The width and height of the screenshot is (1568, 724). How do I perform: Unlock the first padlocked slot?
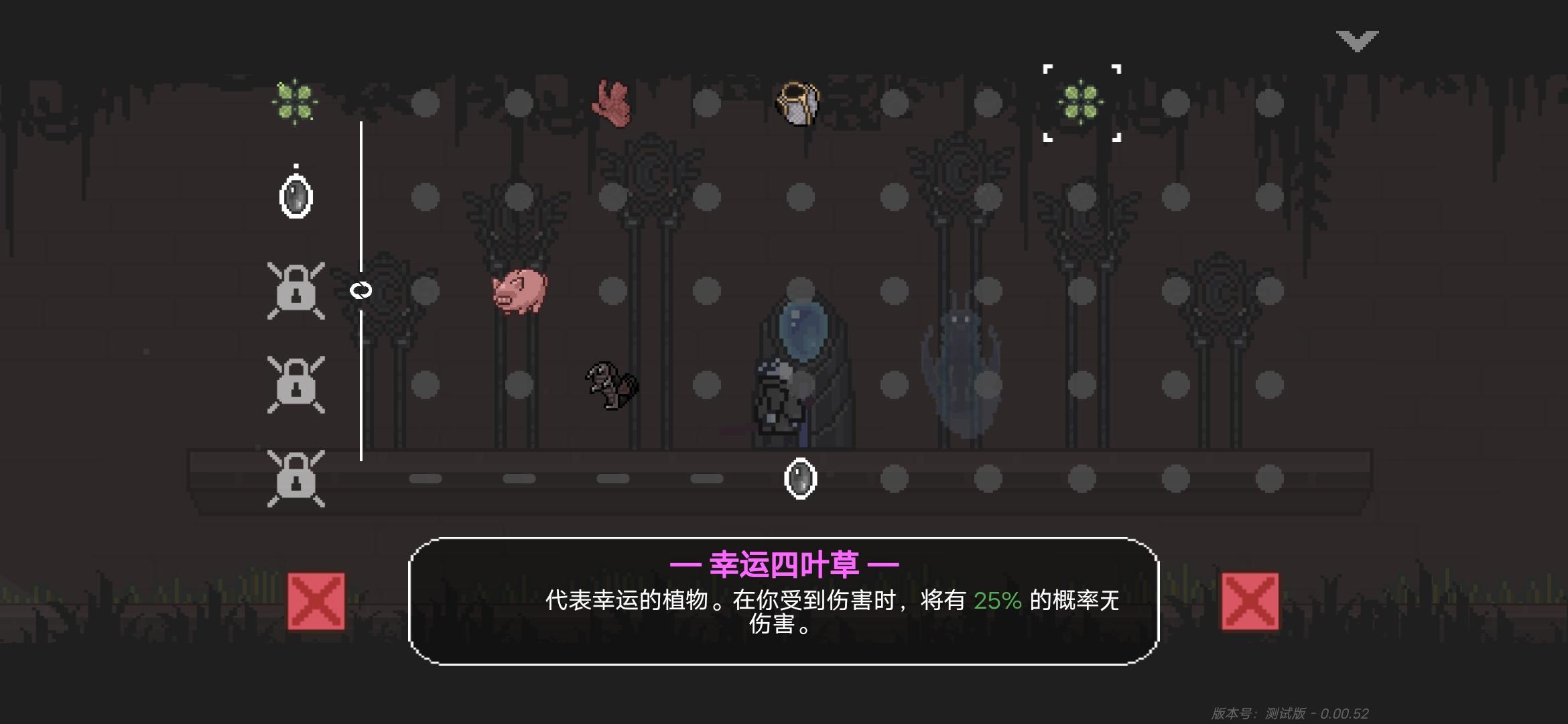click(x=297, y=291)
